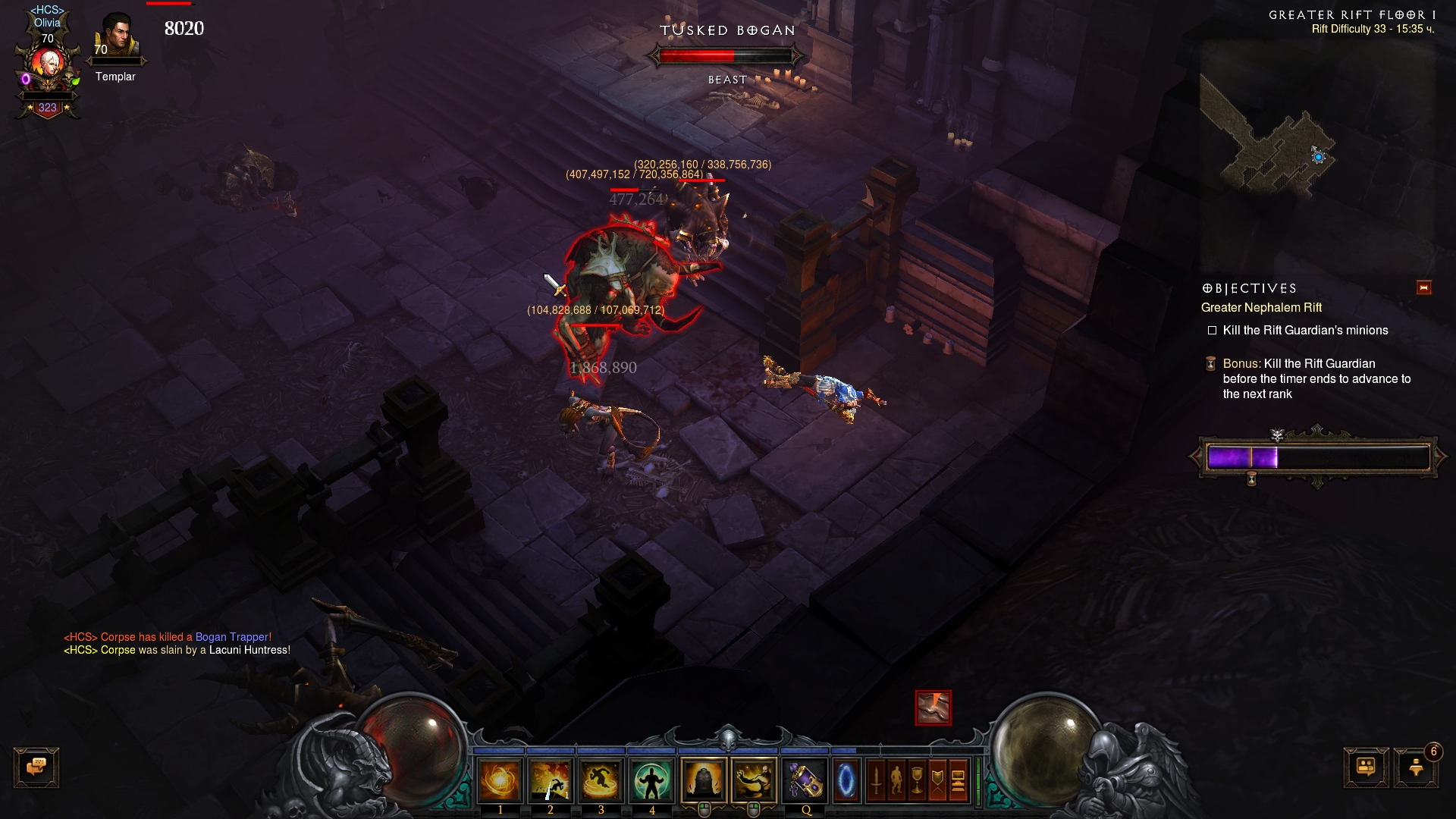Open the chalice menu button on the bar
Viewport: 1456px width, 819px height.
[917, 780]
